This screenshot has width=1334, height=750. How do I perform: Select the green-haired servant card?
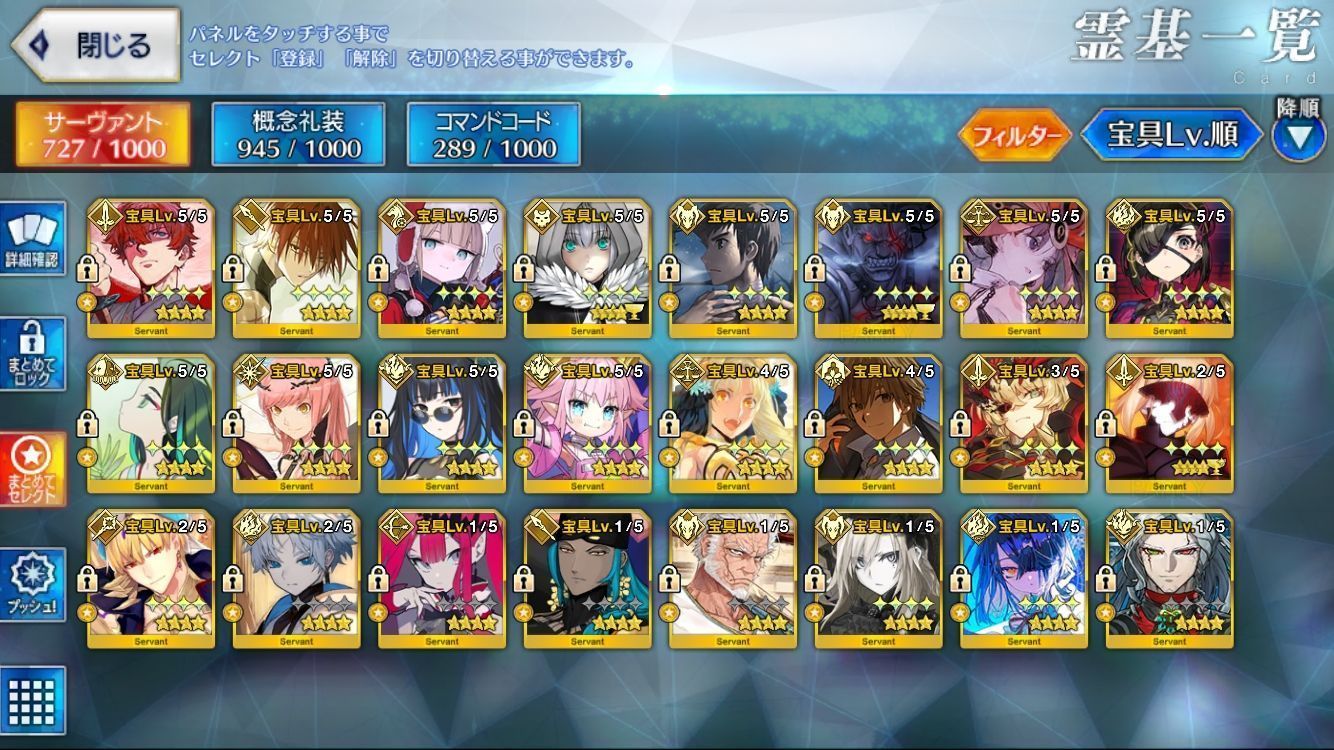(x=151, y=425)
